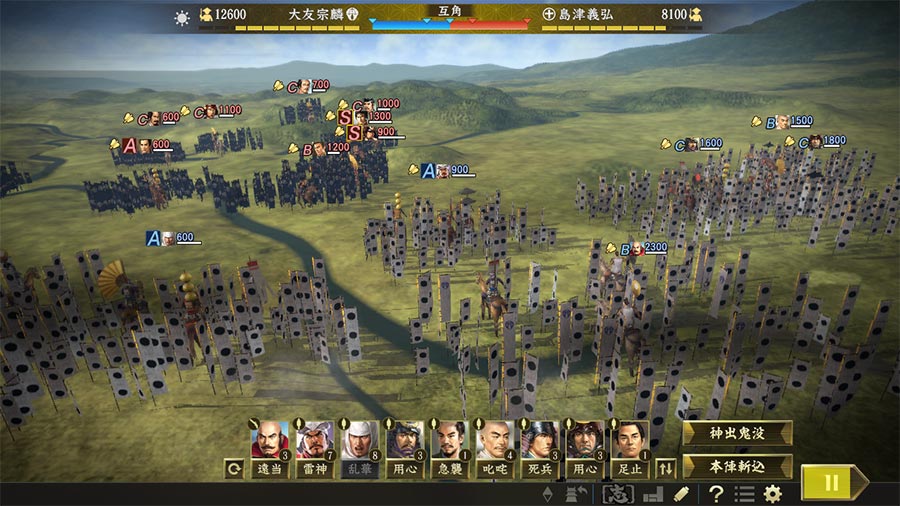
Task: Activate the 神出鬼没 command button
Action: point(737,433)
